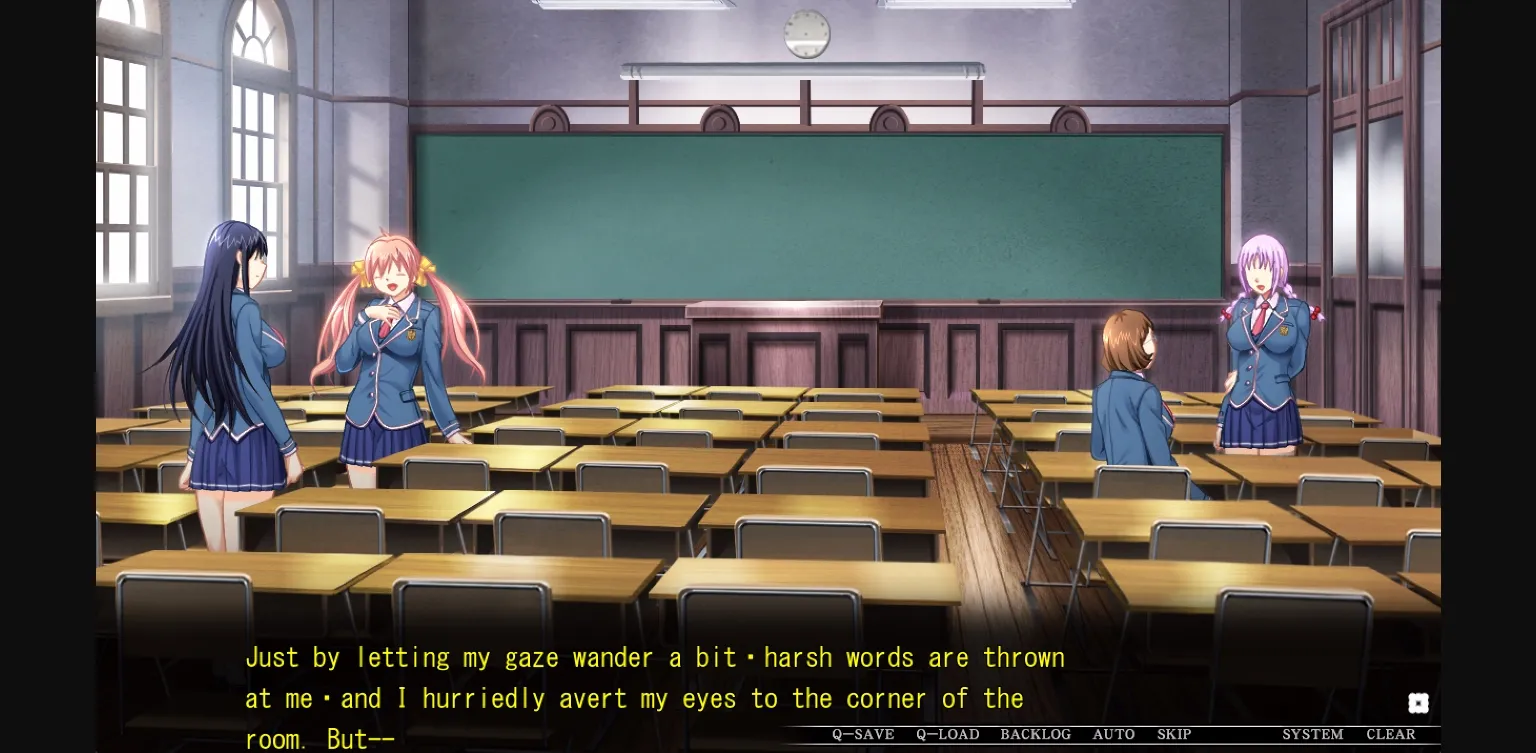This screenshot has width=1536, height=753.
Task: Activate Q-LOAD to quick load
Action: coord(946,734)
